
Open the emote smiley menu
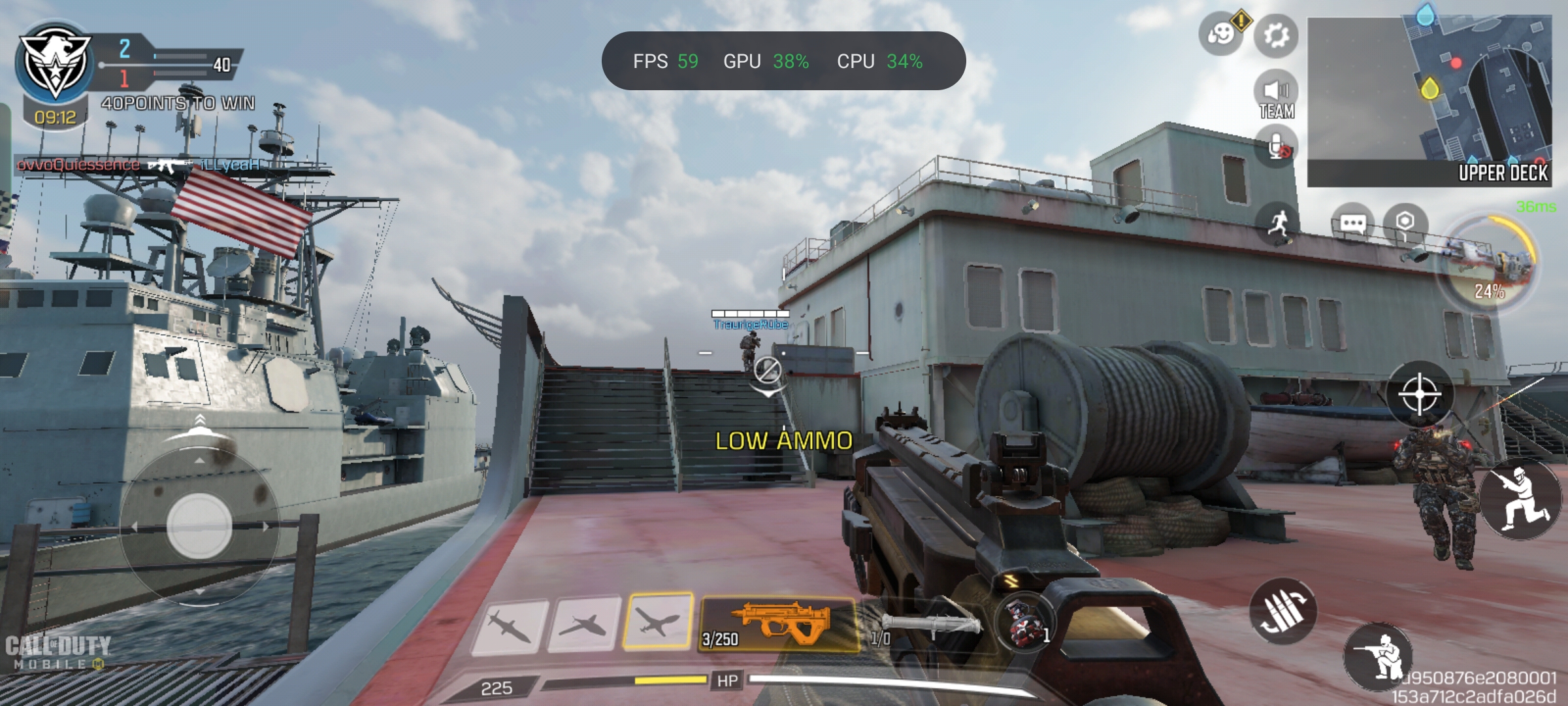pos(1219,34)
